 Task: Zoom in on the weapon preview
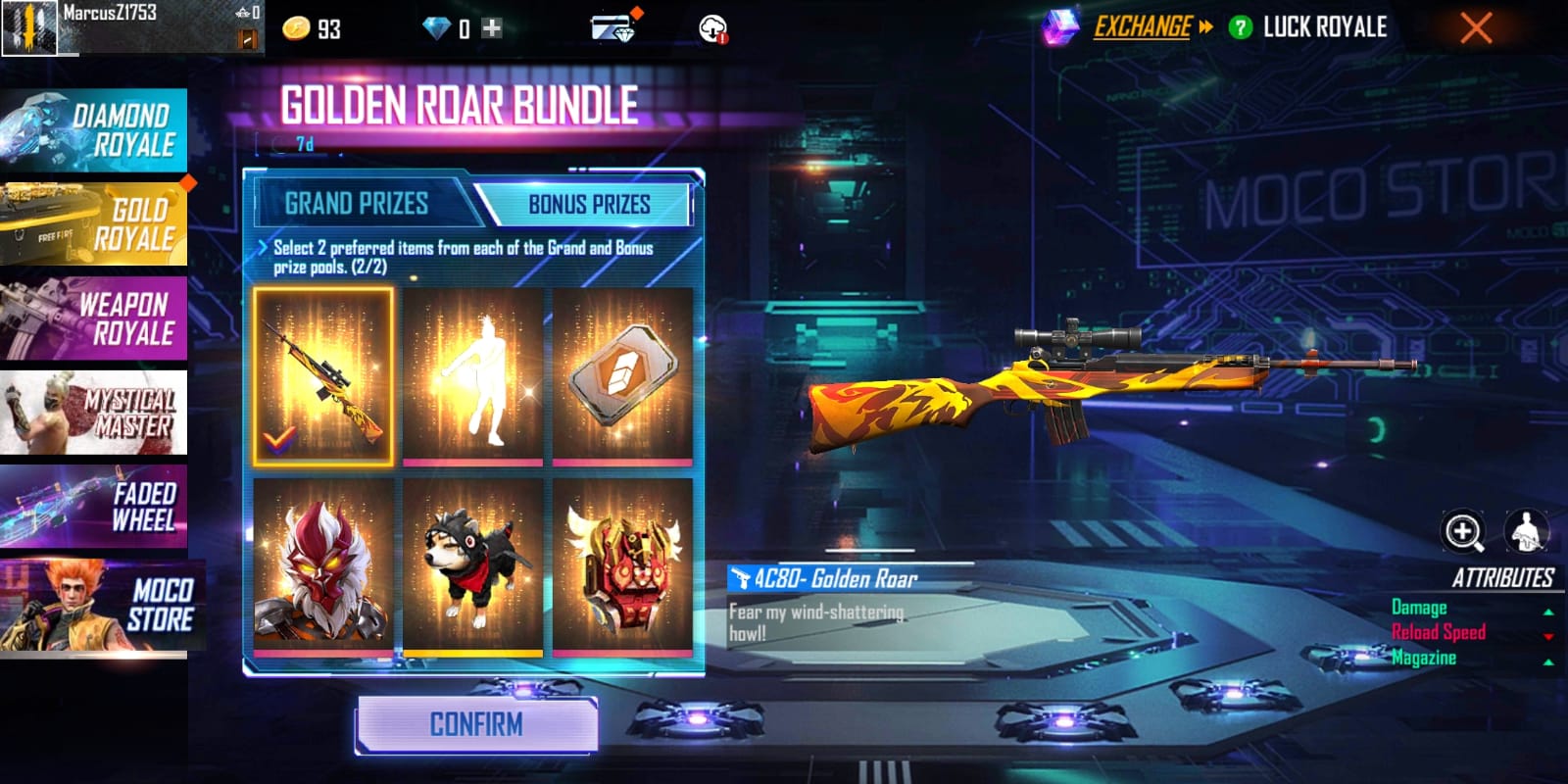click(1463, 531)
